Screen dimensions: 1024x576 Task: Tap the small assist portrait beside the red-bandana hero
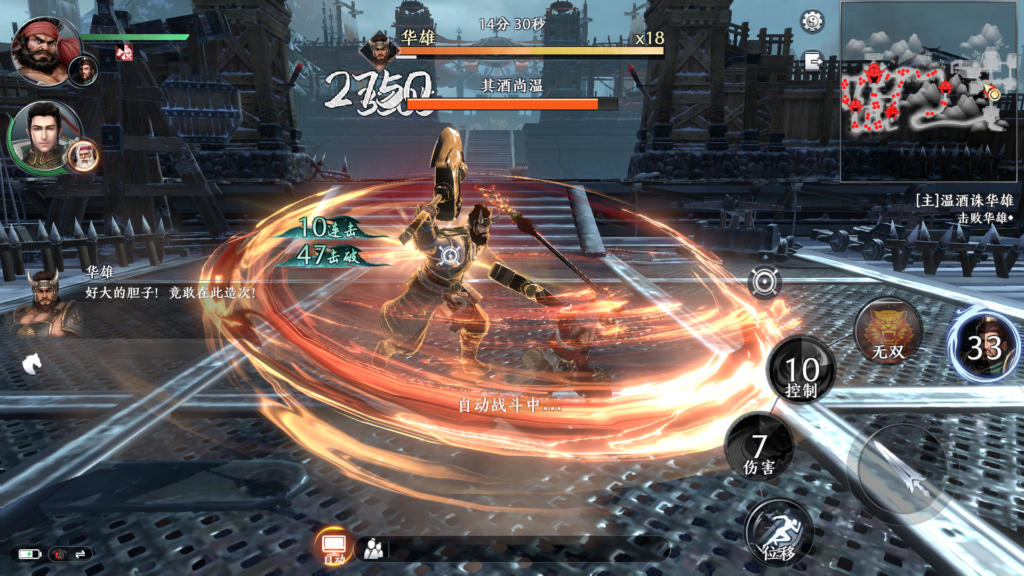pyautogui.click(x=83, y=70)
